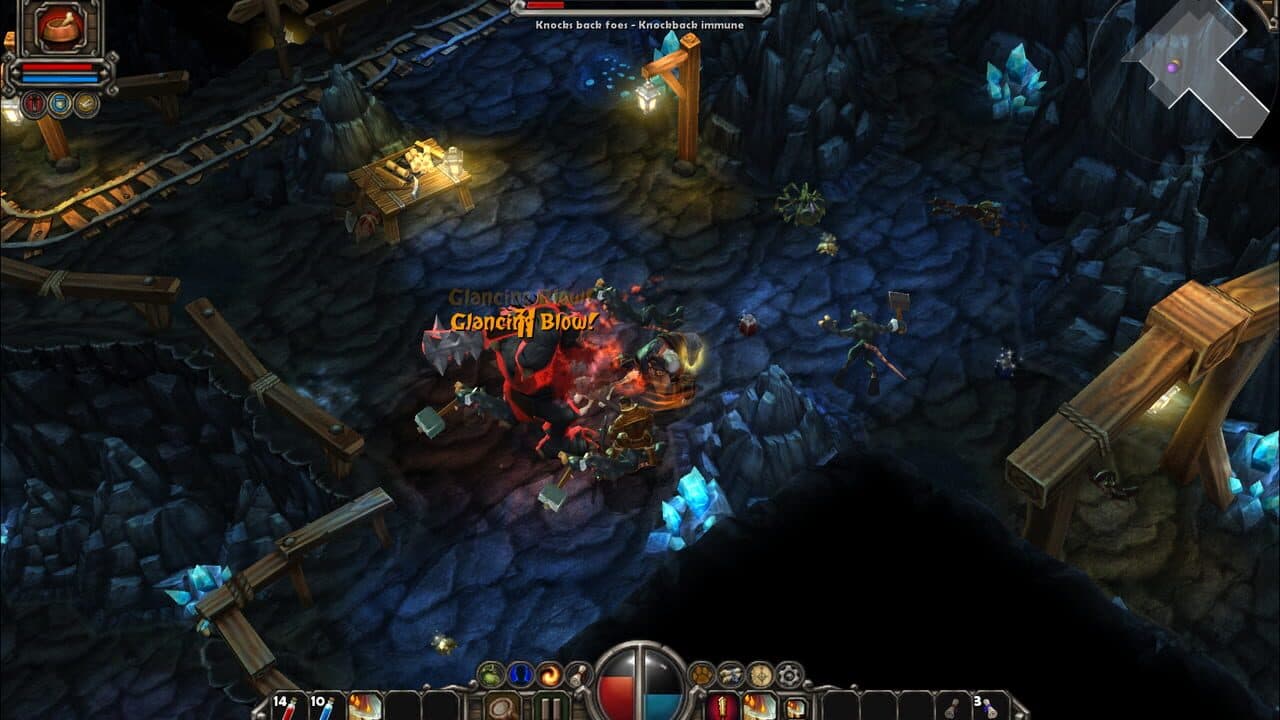Select the green skill icon left of the globes

tap(490, 673)
